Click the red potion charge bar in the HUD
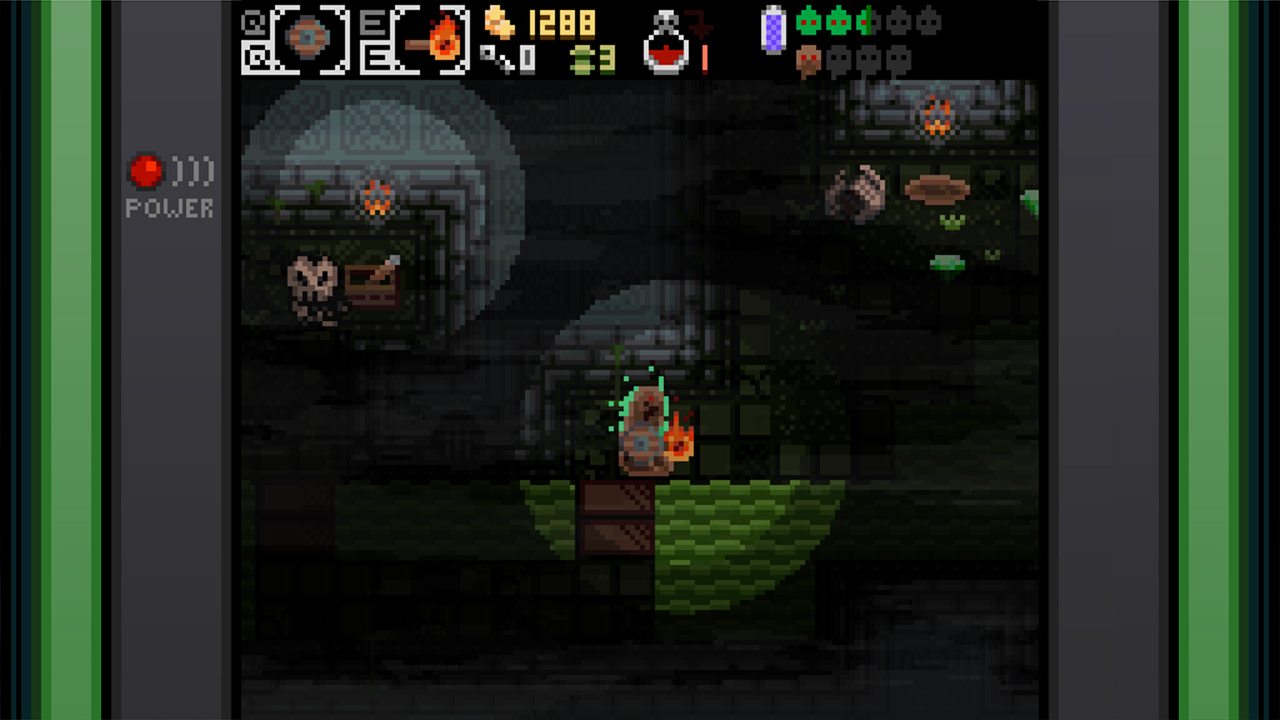 pyautogui.click(x=704, y=58)
